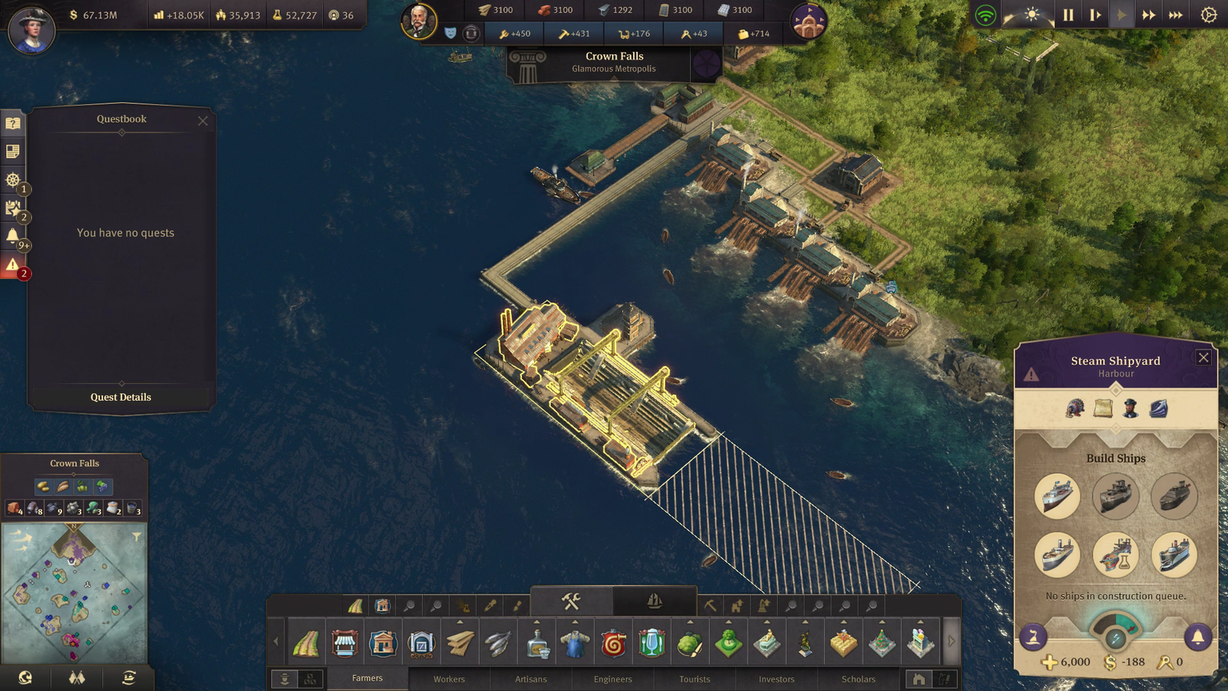Show the Investors buildings tab
This screenshot has height=691, width=1228.
pyautogui.click(x=777, y=679)
